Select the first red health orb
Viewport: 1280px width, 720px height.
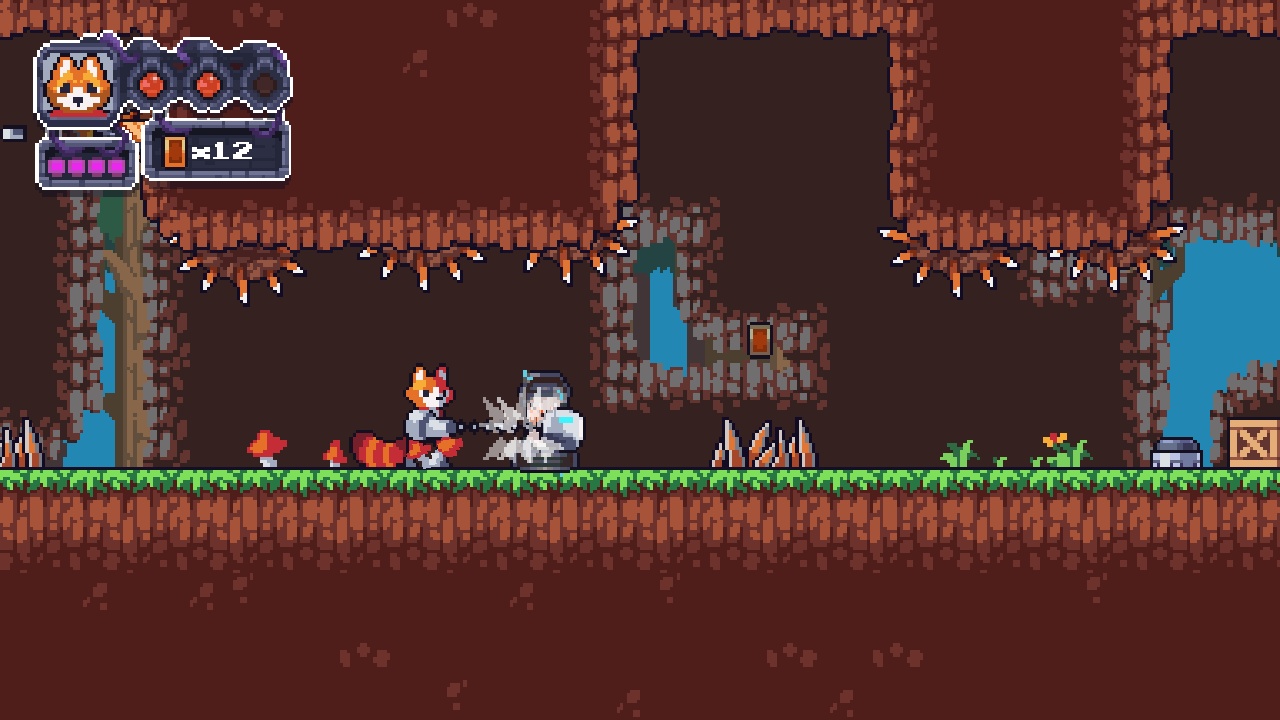[x=152, y=84]
